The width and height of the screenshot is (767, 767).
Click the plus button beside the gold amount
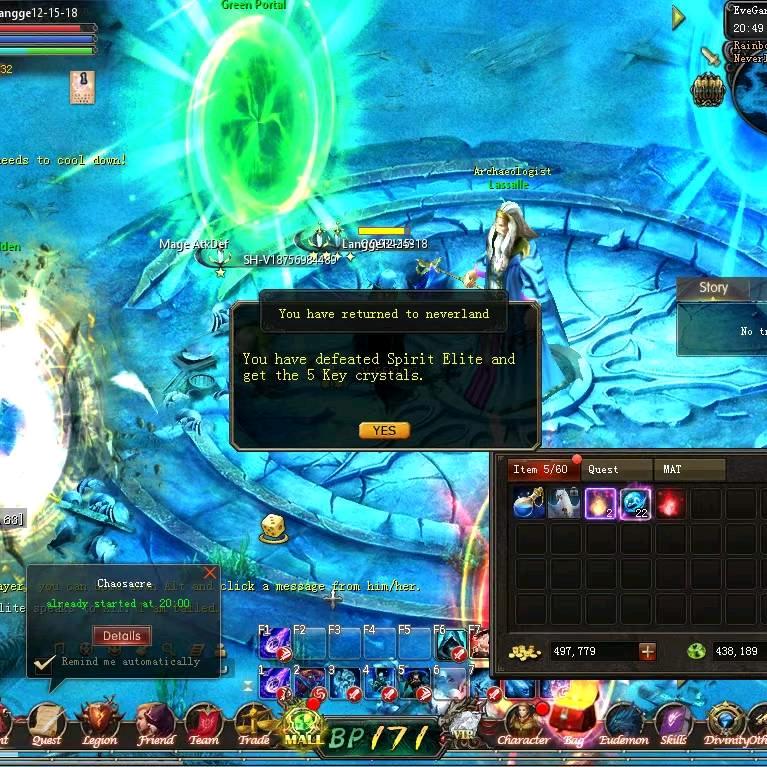[647, 651]
